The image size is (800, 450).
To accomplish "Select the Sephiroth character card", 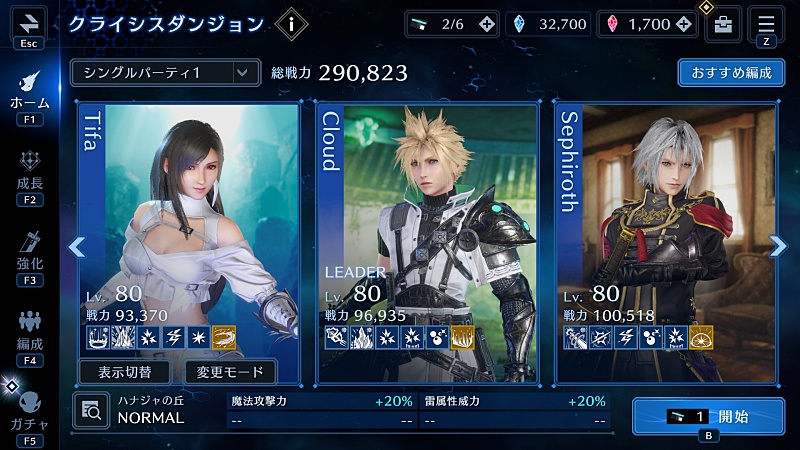I will pos(665,230).
